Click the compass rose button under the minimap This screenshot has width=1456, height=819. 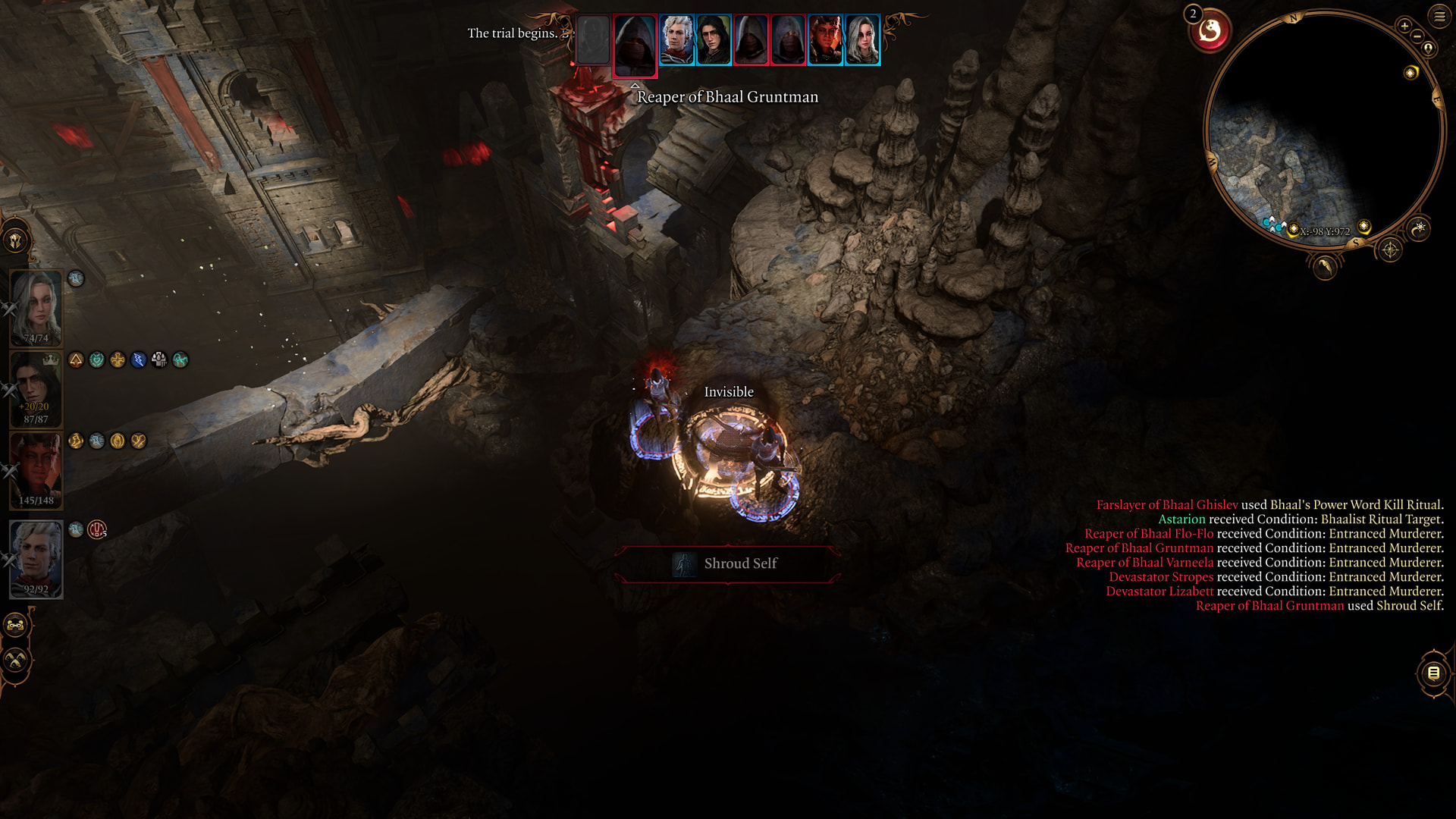coord(1389,249)
